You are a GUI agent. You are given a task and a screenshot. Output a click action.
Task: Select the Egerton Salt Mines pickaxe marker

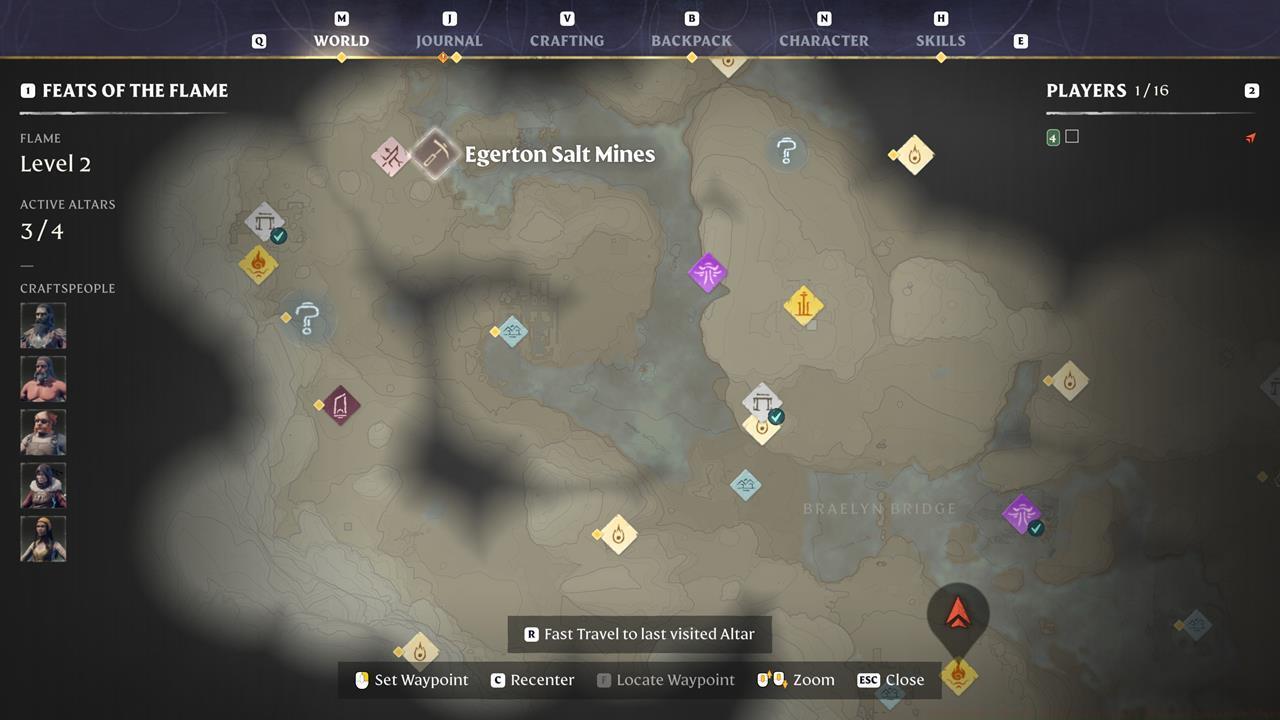tap(434, 153)
